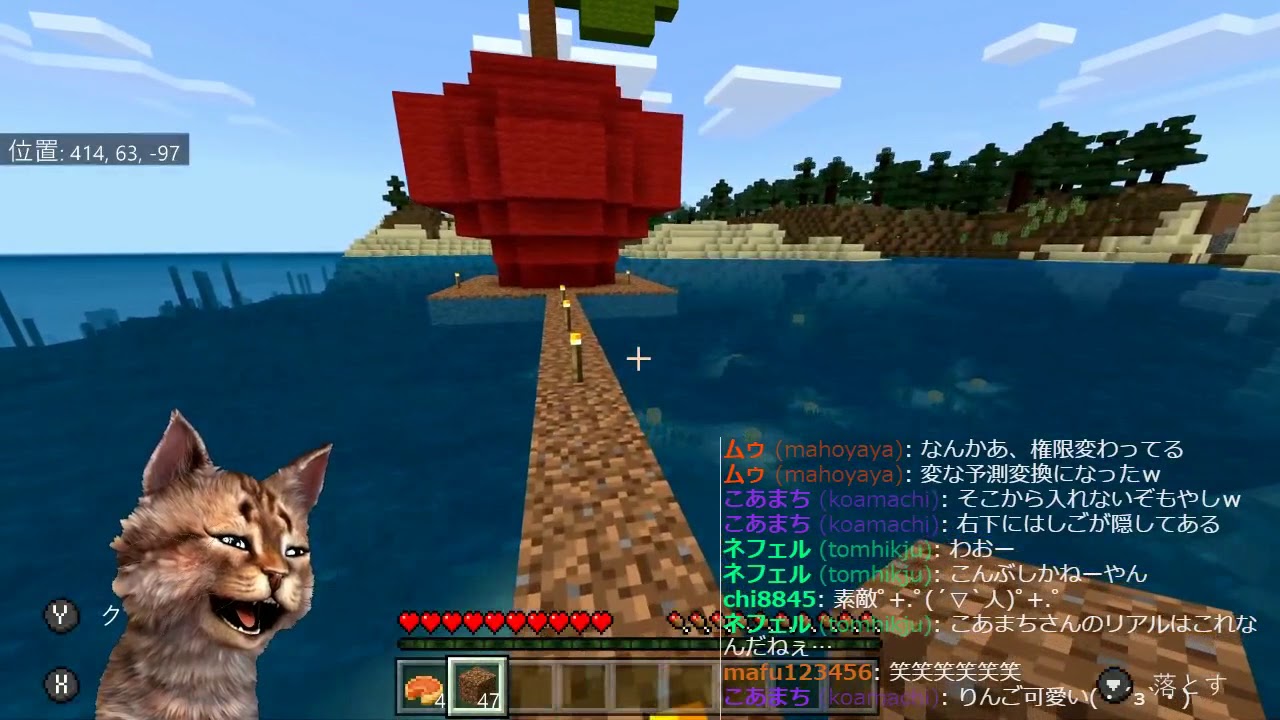The image size is (1280, 720).
Task: Click mahoyaya's username in chat
Action: [x=810, y=450]
